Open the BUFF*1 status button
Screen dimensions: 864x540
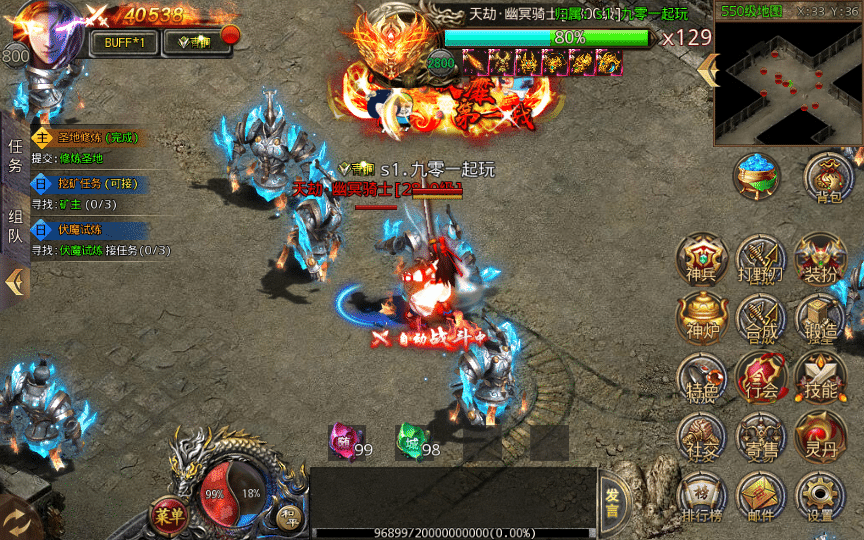[x=124, y=42]
